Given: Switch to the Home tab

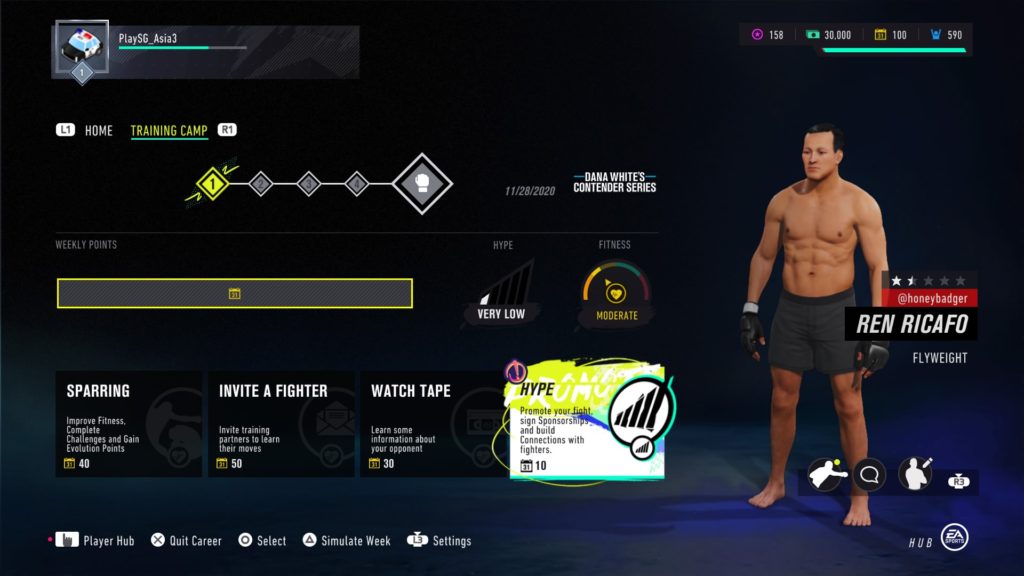Looking at the screenshot, I should tap(98, 131).
